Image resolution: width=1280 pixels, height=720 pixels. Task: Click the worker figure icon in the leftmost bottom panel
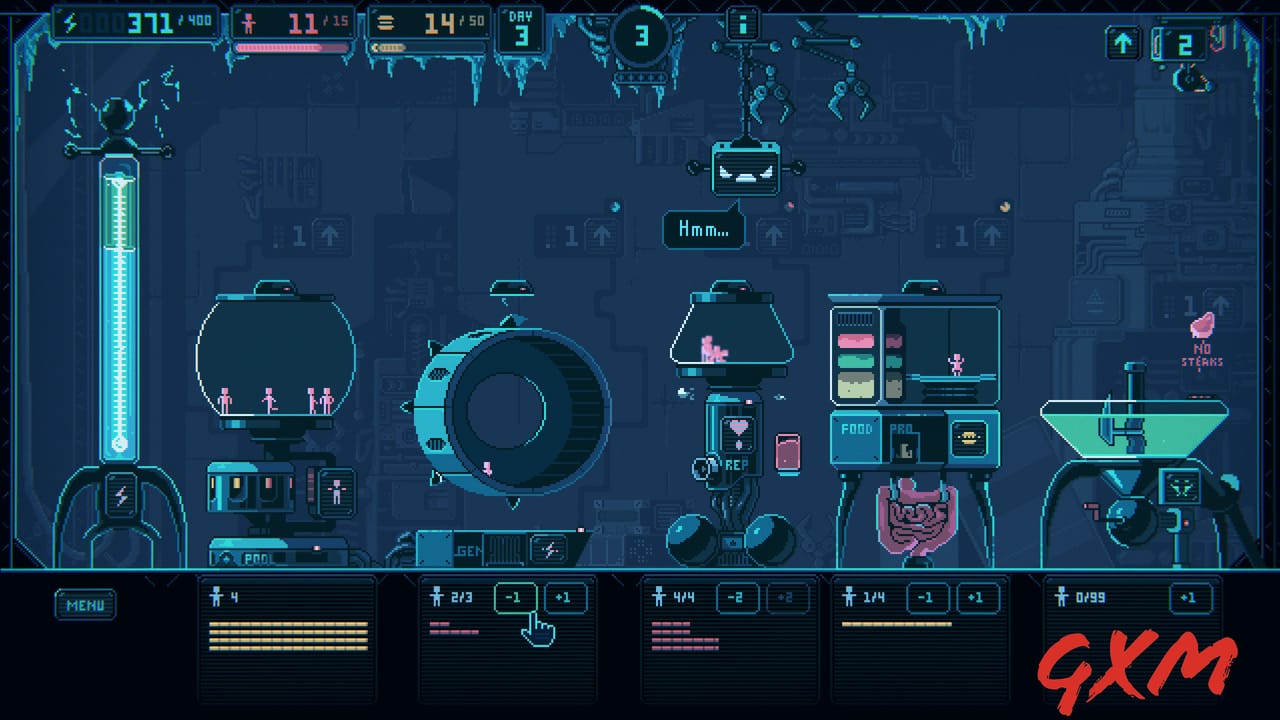[x=214, y=597]
